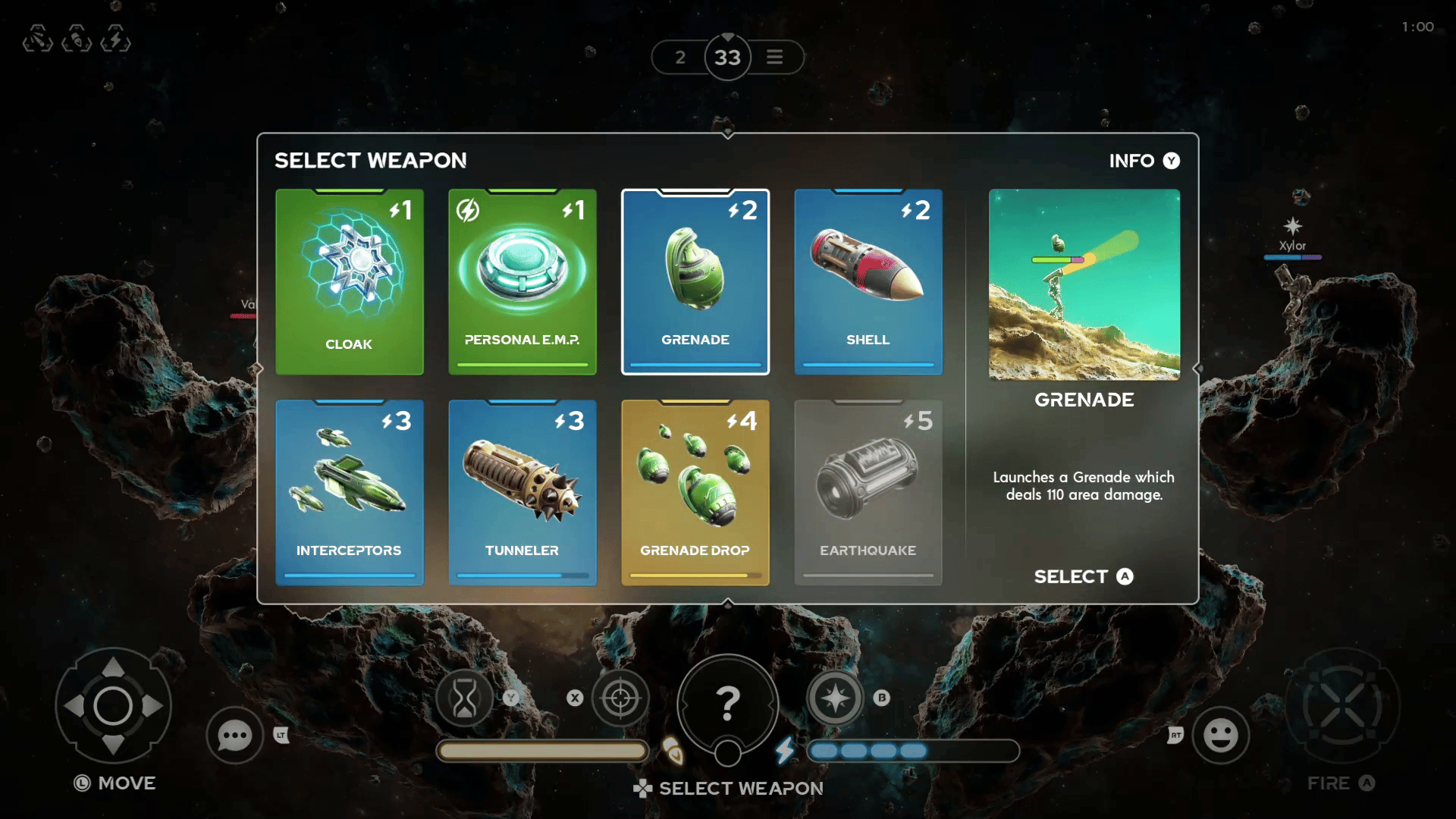Click the star ability icon
This screenshot has width=1456, height=819.
(x=835, y=698)
